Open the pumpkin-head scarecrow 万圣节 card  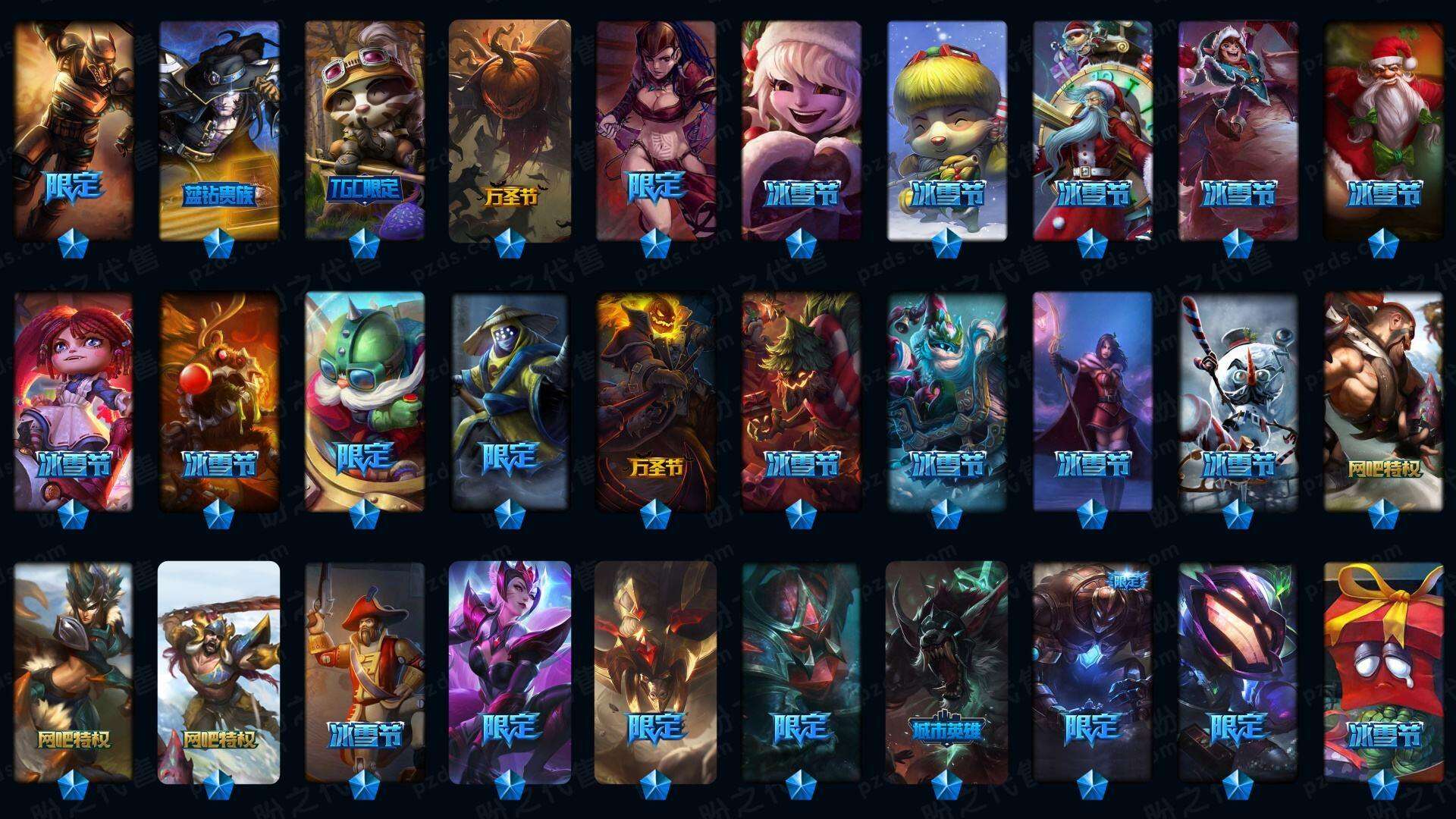point(510,130)
